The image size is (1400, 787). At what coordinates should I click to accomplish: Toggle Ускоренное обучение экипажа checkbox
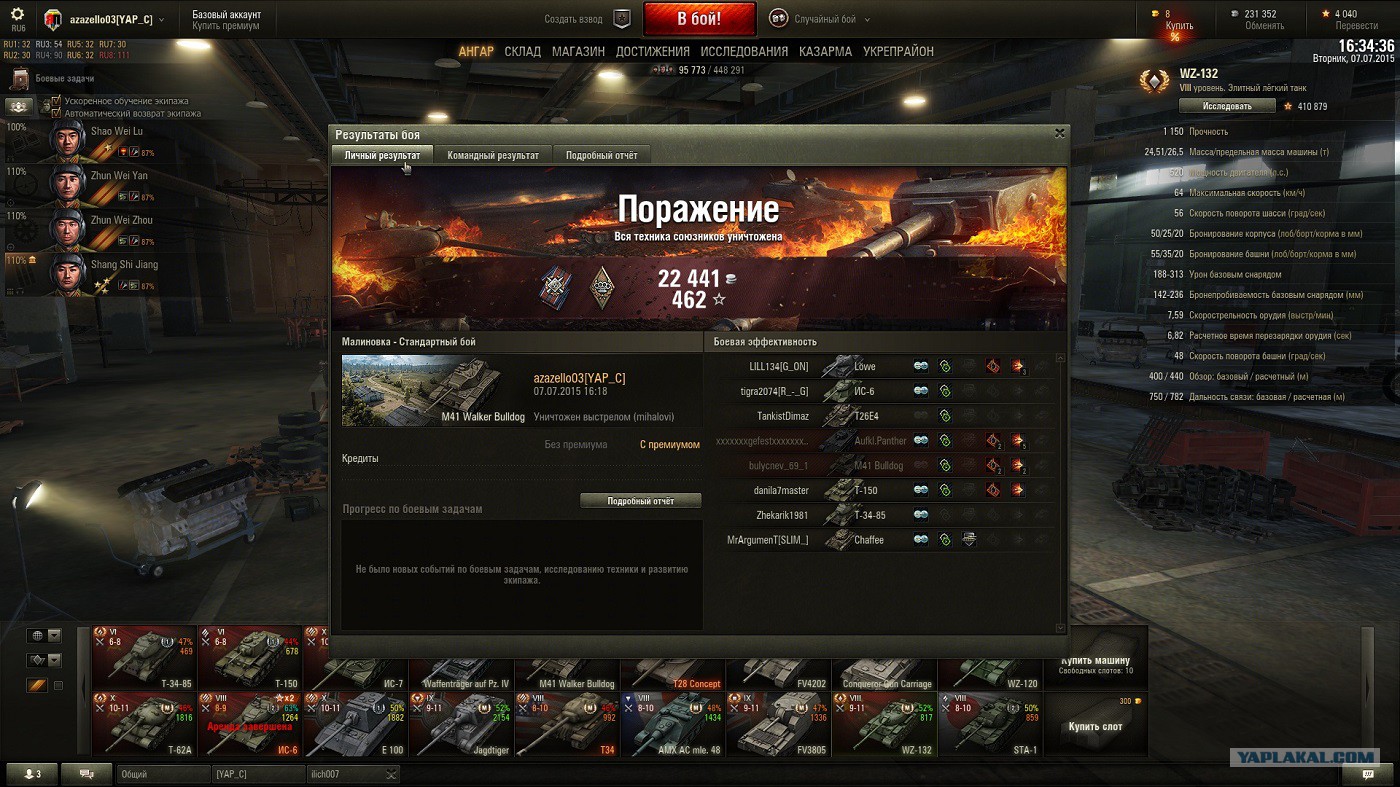click(x=57, y=101)
